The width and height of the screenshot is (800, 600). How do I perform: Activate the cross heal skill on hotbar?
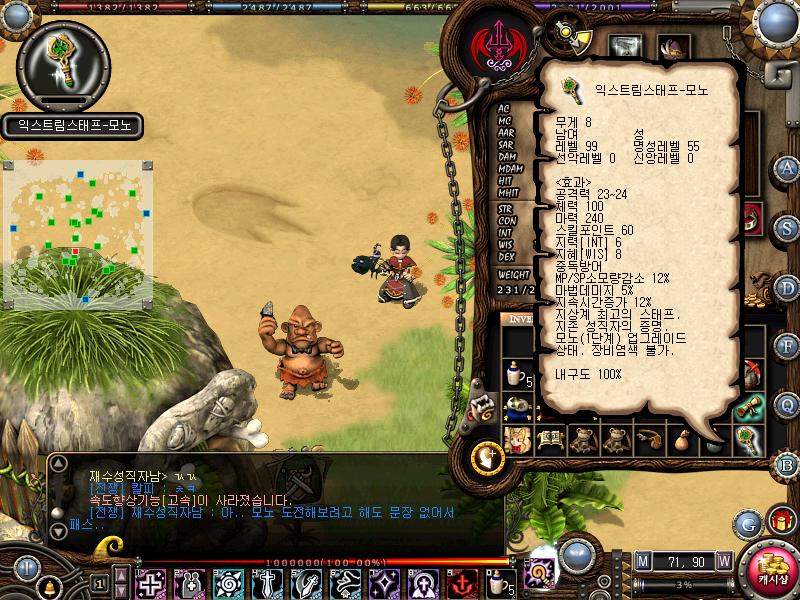(151, 583)
